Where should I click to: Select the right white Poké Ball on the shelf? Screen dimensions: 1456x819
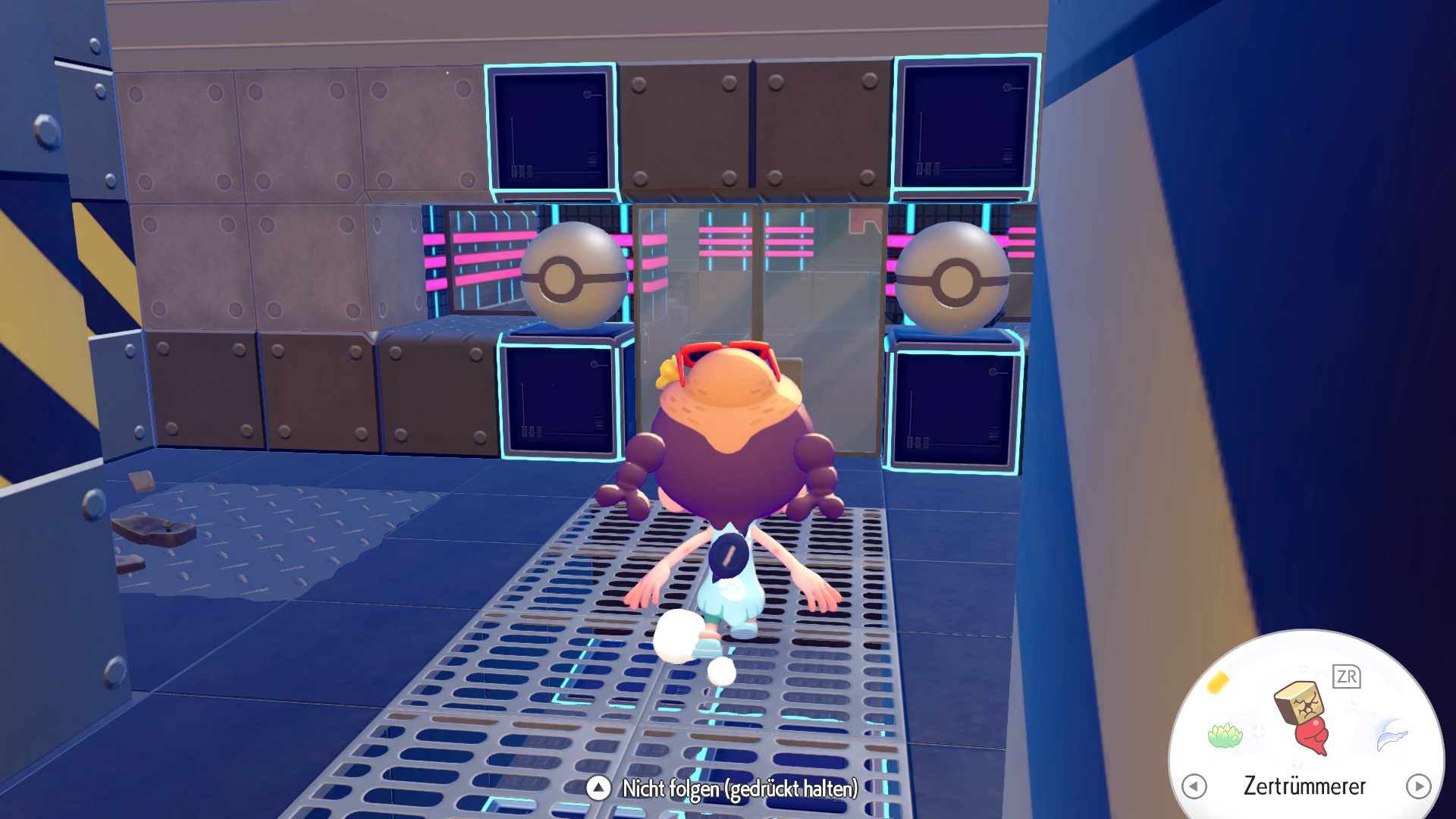[x=954, y=278]
